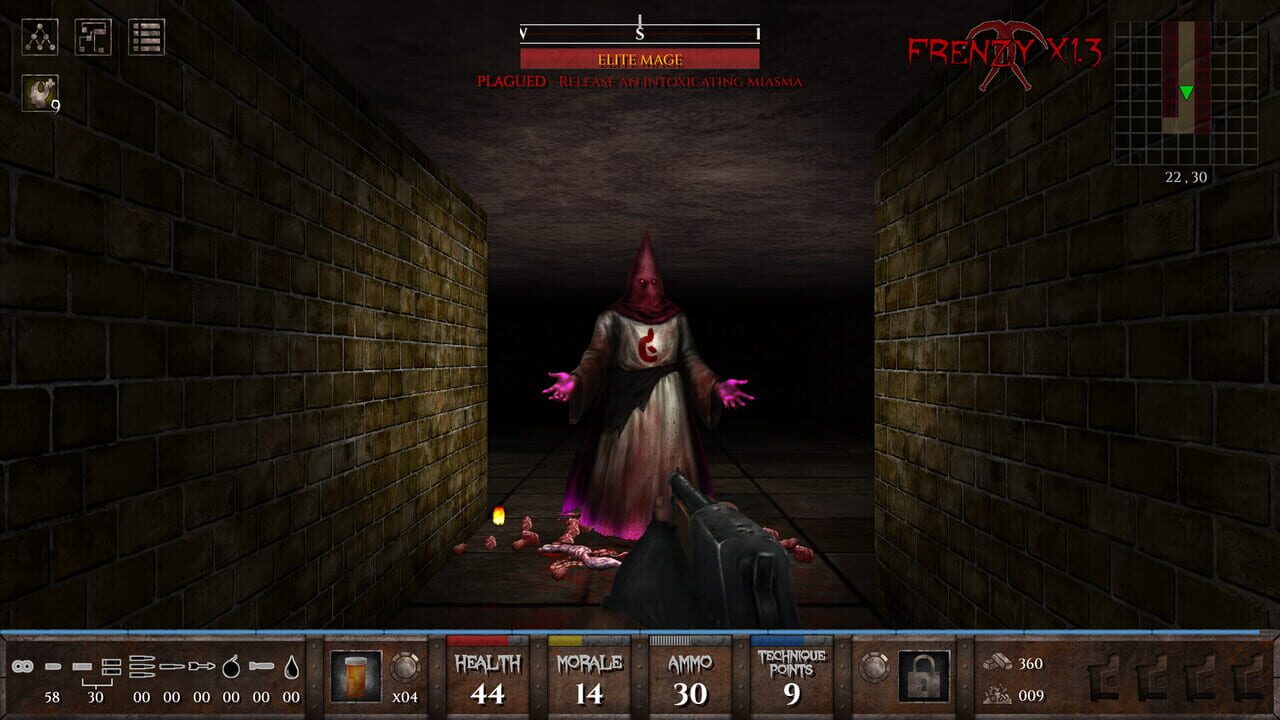Click the pill bottle item slot
The width and height of the screenshot is (1280, 720).
[357, 678]
